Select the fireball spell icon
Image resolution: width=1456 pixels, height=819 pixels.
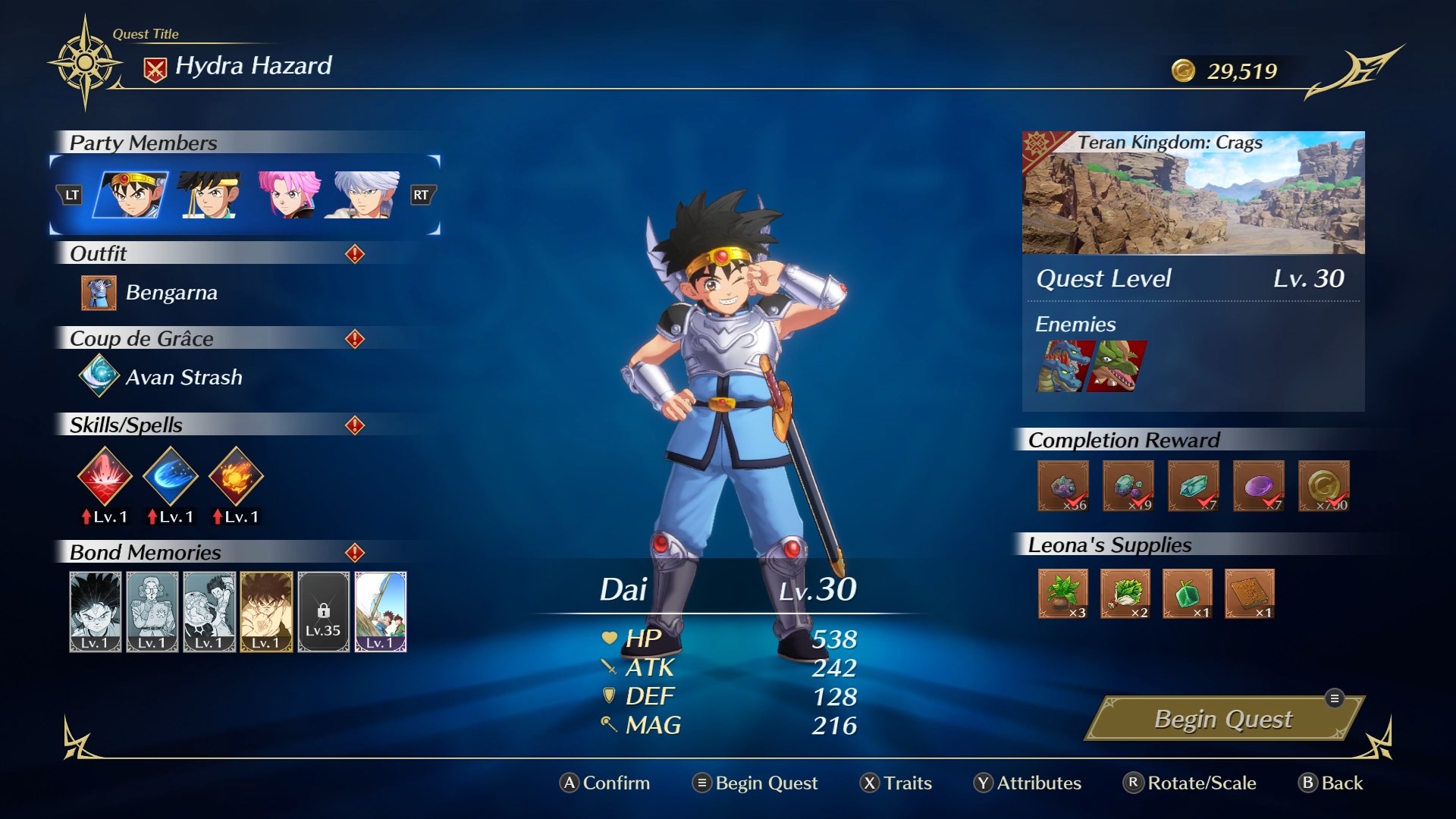point(236,476)
